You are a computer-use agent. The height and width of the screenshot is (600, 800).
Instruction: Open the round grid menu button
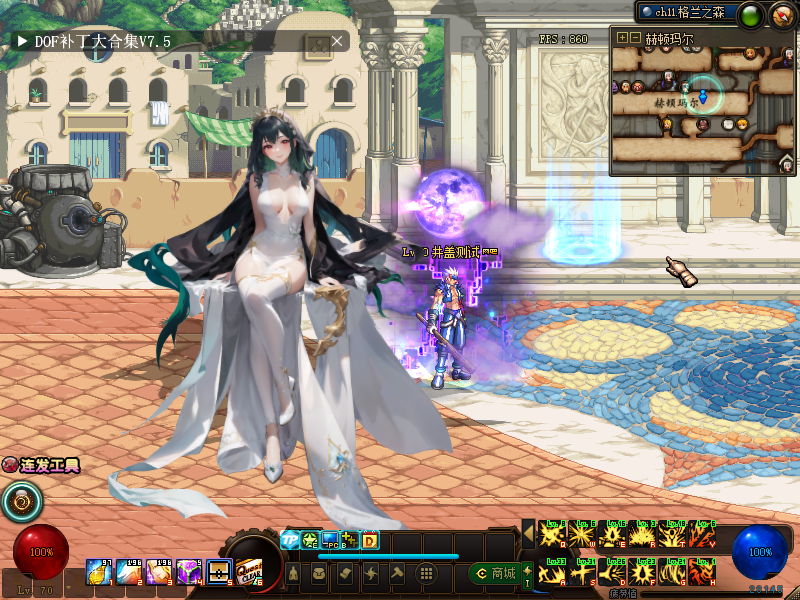[426, 573]
